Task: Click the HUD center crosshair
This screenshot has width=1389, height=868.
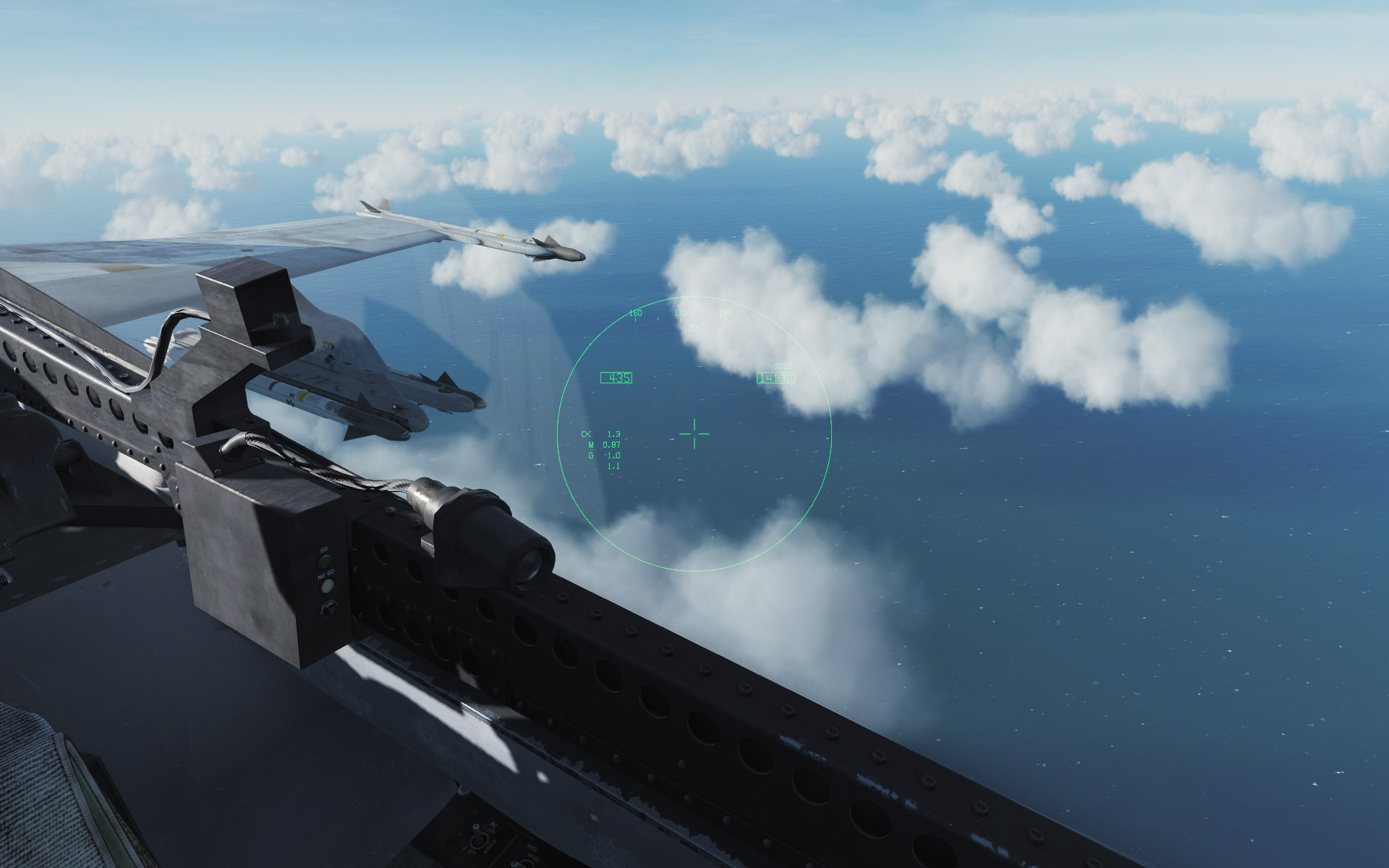Action: click(694, 434)
